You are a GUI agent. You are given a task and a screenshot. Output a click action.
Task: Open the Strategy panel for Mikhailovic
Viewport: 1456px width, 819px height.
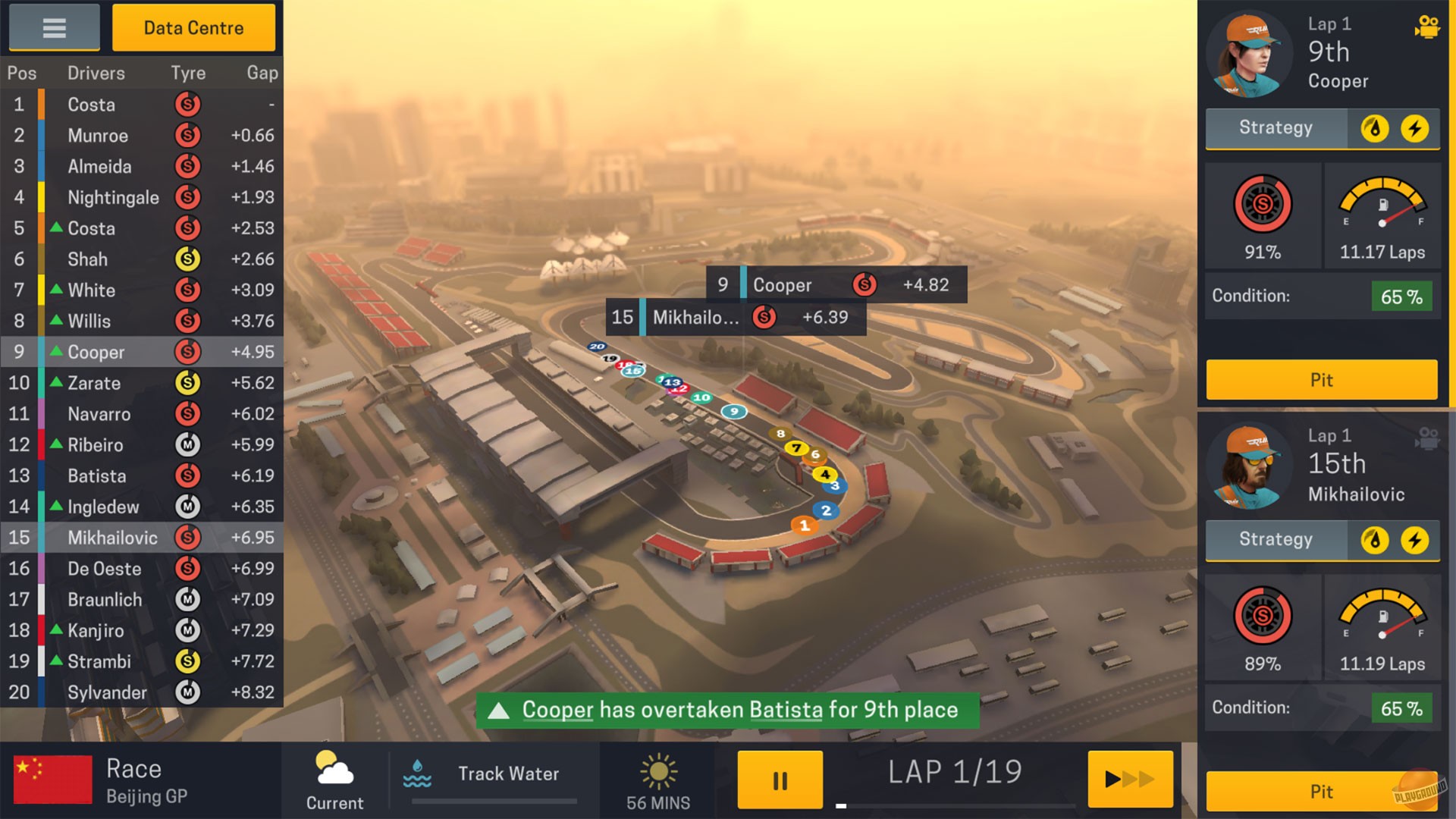[1275, 539]
